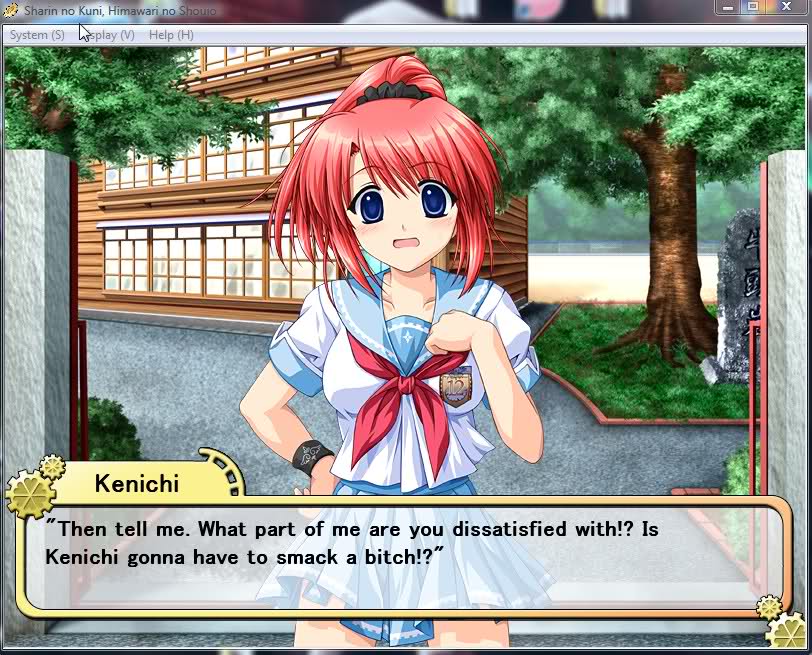Screen dimensions: 812x655
Task: Maximize the game window
Action: (753, 7)
